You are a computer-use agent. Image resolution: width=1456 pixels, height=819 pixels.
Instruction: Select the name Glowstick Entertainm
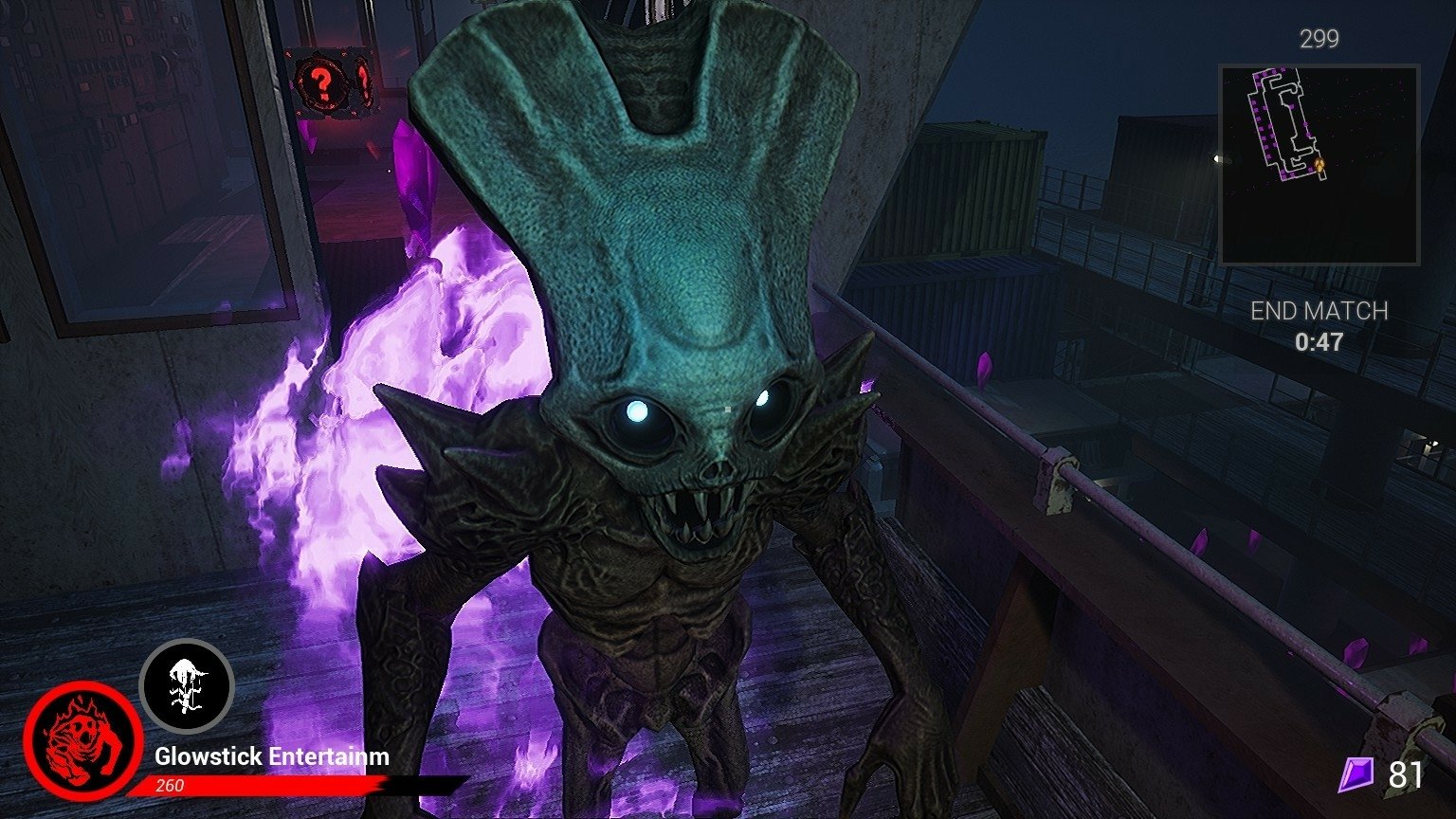(270, 757)
